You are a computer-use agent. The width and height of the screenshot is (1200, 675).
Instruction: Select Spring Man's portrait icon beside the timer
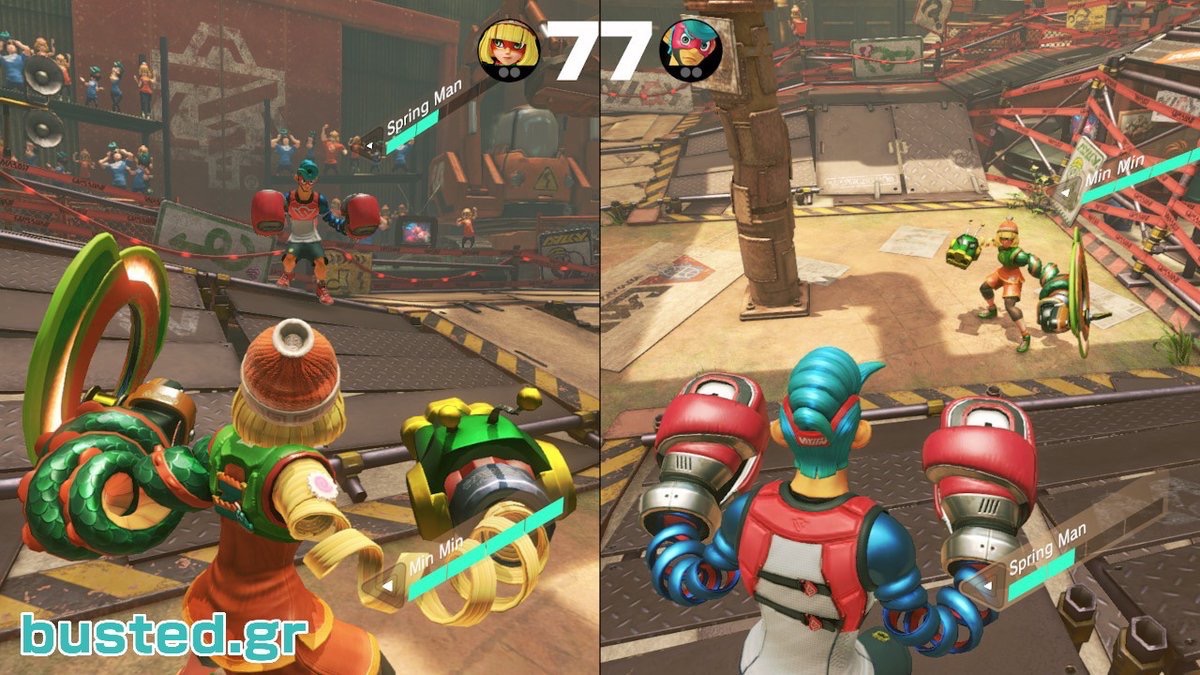[x=691, y=49]
